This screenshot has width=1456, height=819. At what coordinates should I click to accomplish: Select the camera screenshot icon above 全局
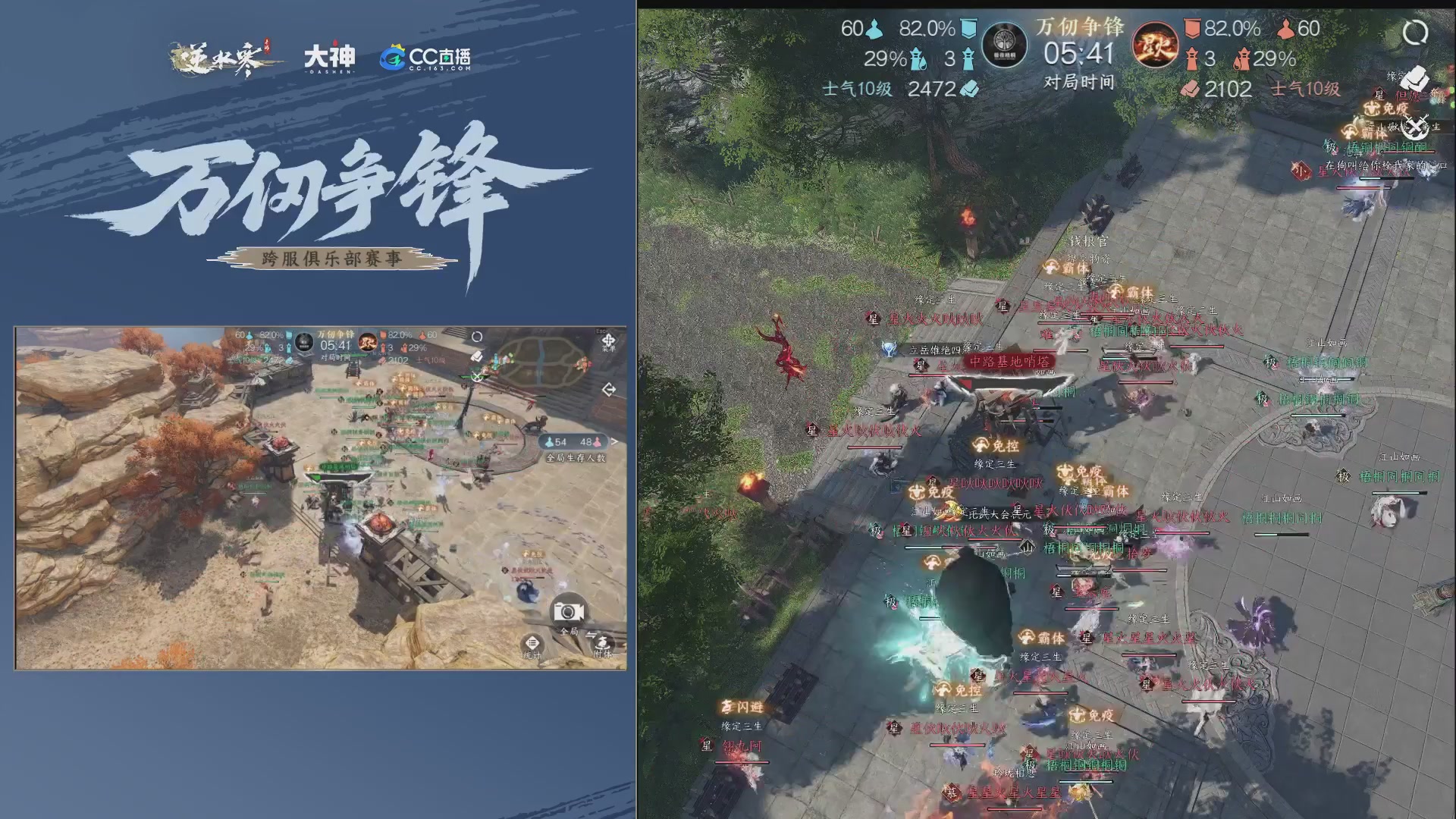[x=567, y=613]
